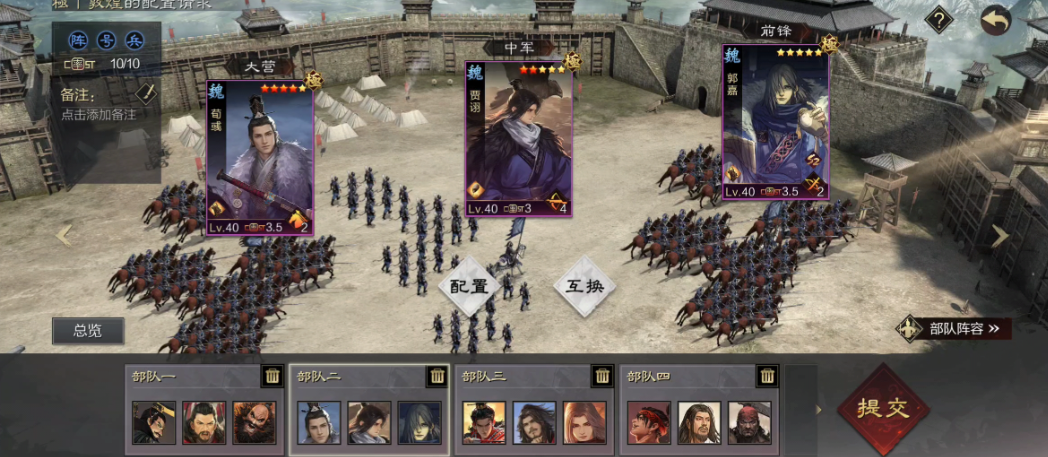Delete 部队二 using its trash icon

(437, 376)
